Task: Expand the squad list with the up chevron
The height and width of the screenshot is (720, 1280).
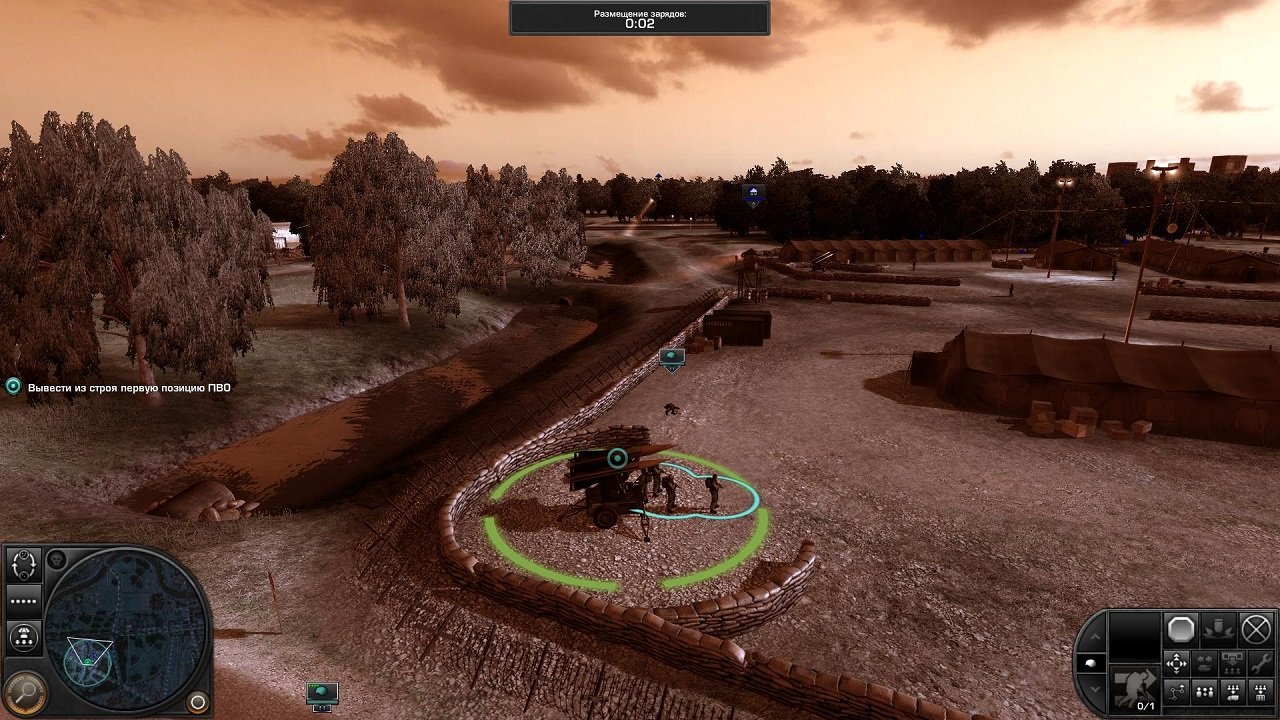Action: coord(1096,635)
